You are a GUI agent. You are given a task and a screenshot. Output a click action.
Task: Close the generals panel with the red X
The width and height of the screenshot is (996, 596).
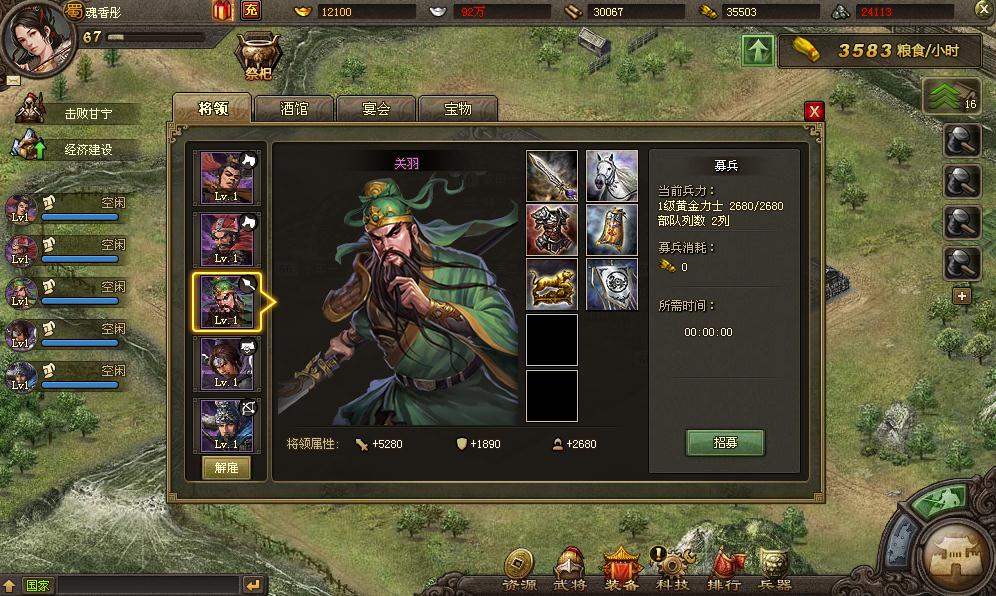[814, 111]
